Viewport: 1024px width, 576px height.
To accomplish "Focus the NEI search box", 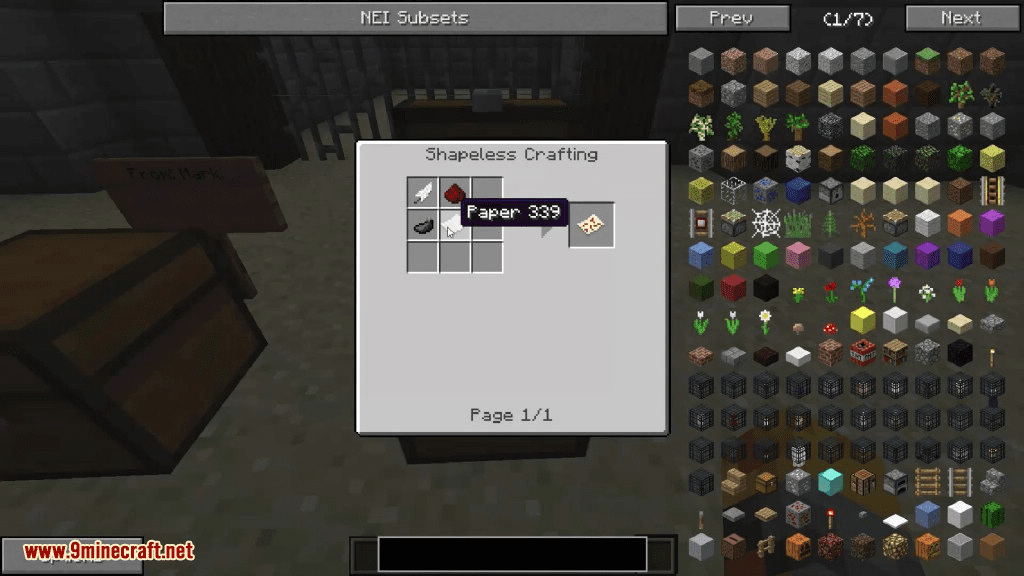I will (512, 554).
